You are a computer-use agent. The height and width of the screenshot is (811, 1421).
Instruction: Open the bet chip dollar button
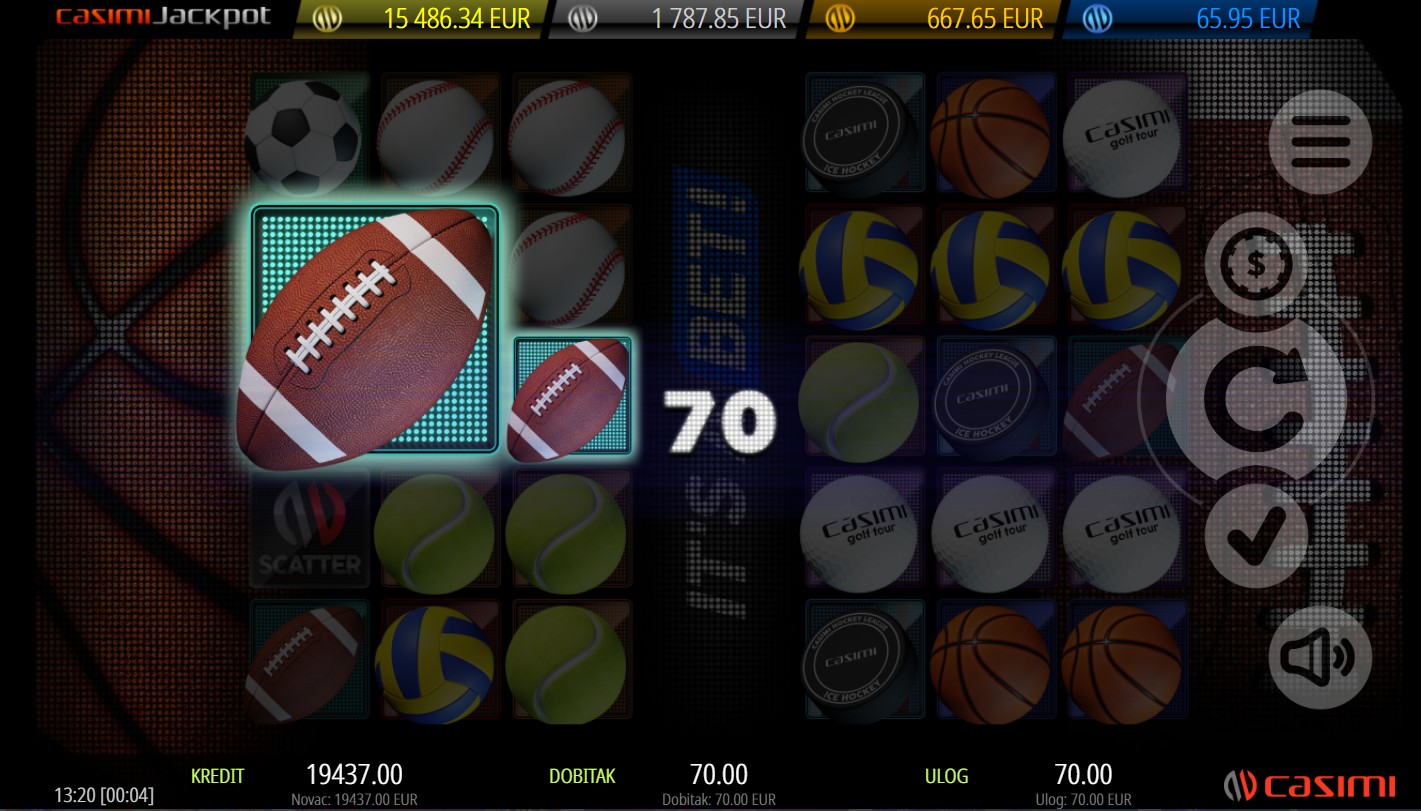pyautogui.click(x=1255, y=263)
